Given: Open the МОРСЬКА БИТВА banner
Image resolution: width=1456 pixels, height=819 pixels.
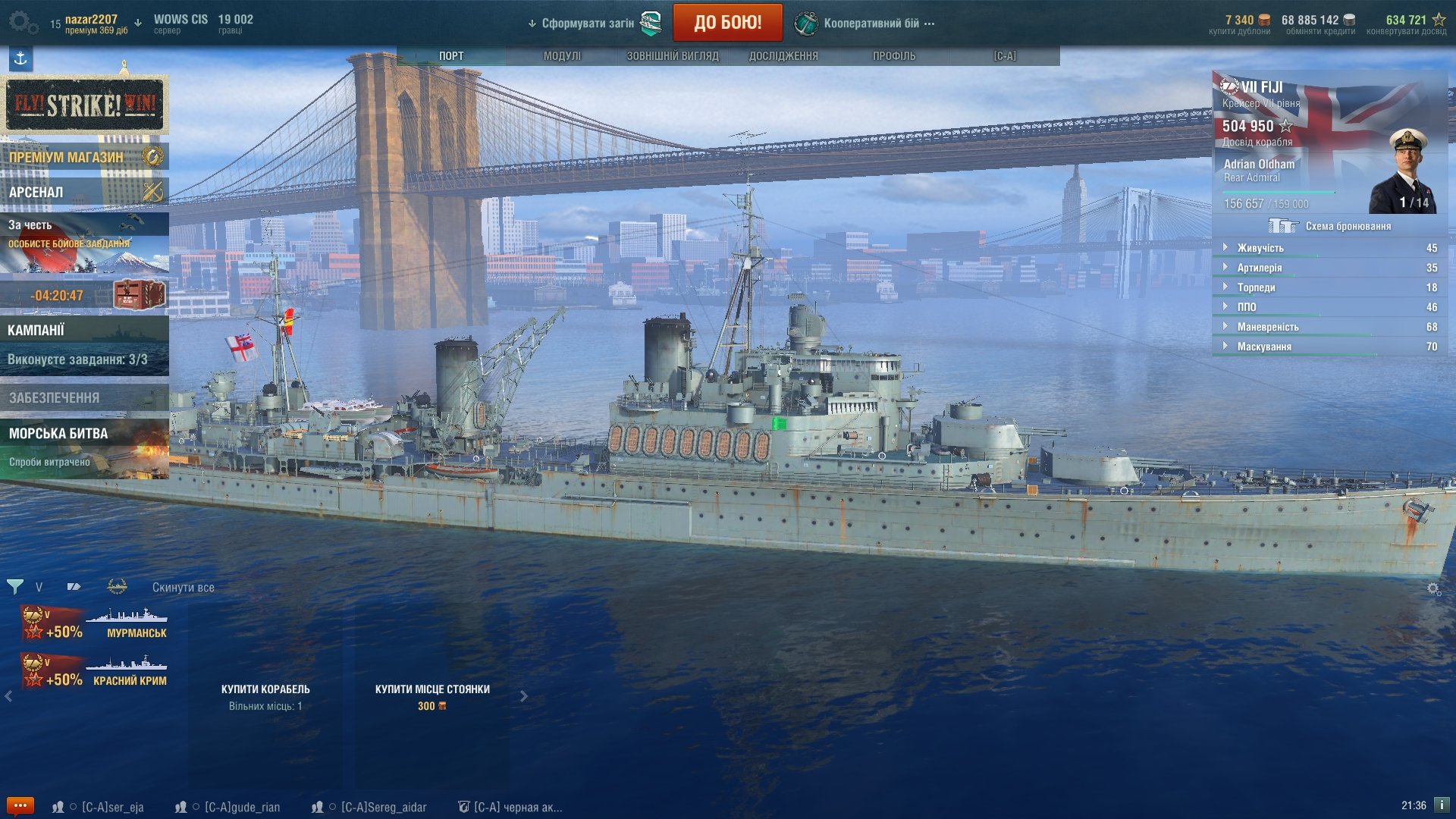Looking at the screenshot, I should click(x=84, y=447).
